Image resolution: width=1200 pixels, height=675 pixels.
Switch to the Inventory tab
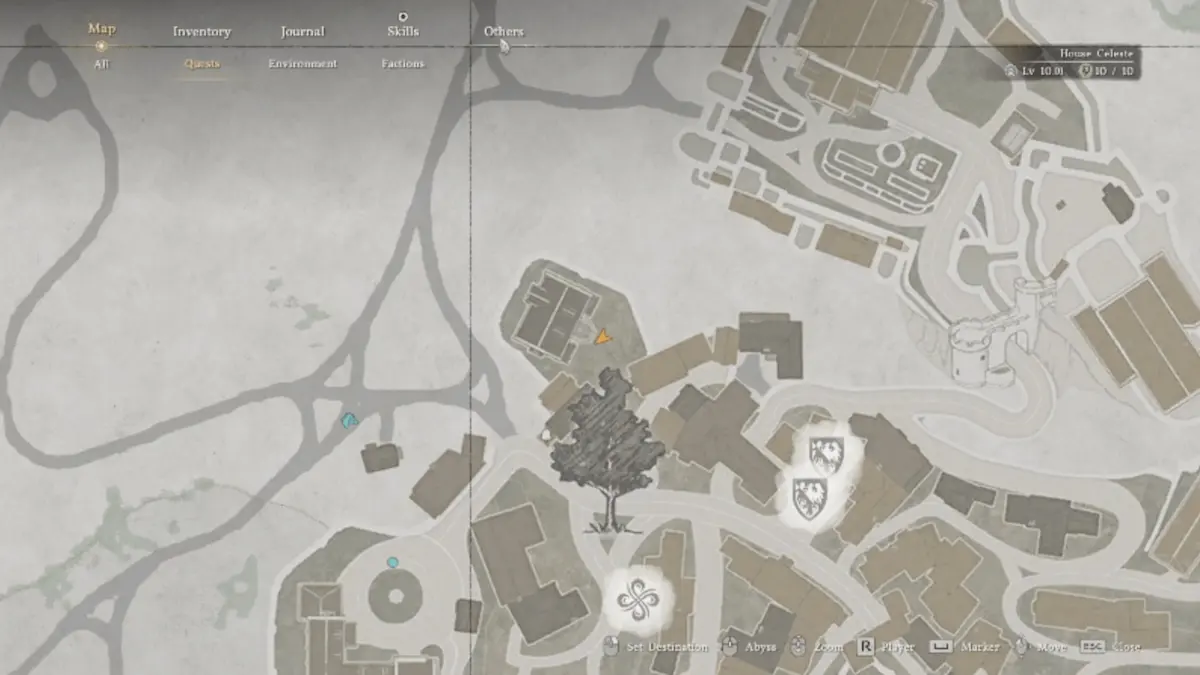click(202, 32)
